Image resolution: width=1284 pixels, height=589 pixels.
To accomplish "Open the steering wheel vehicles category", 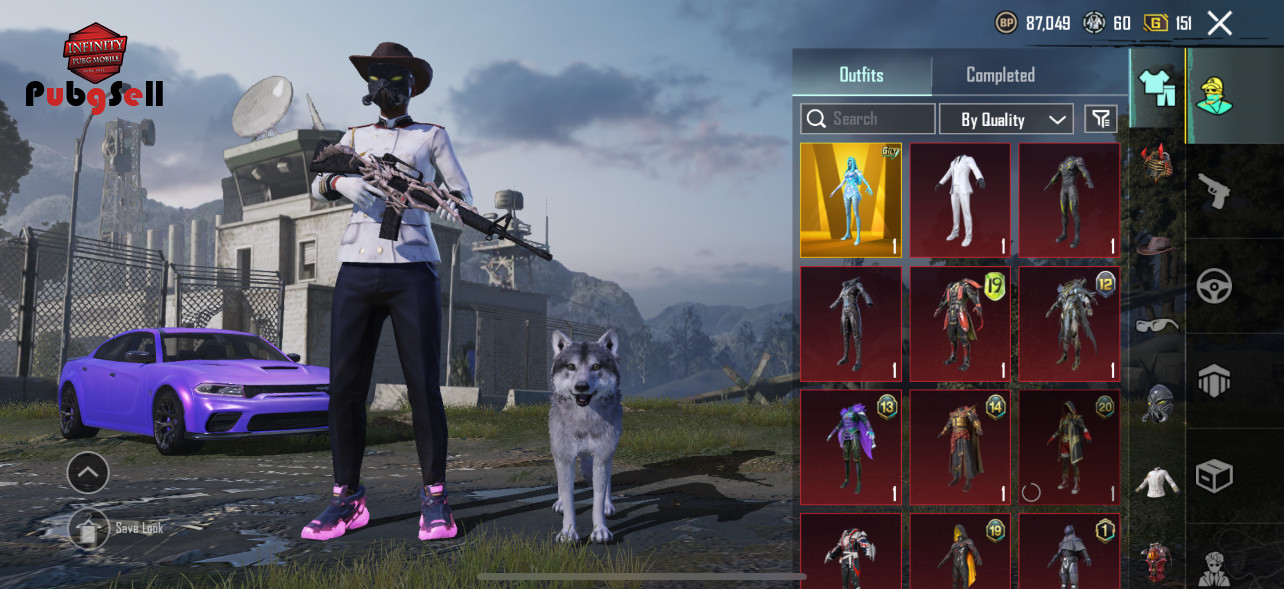I will pos(1214,287).
